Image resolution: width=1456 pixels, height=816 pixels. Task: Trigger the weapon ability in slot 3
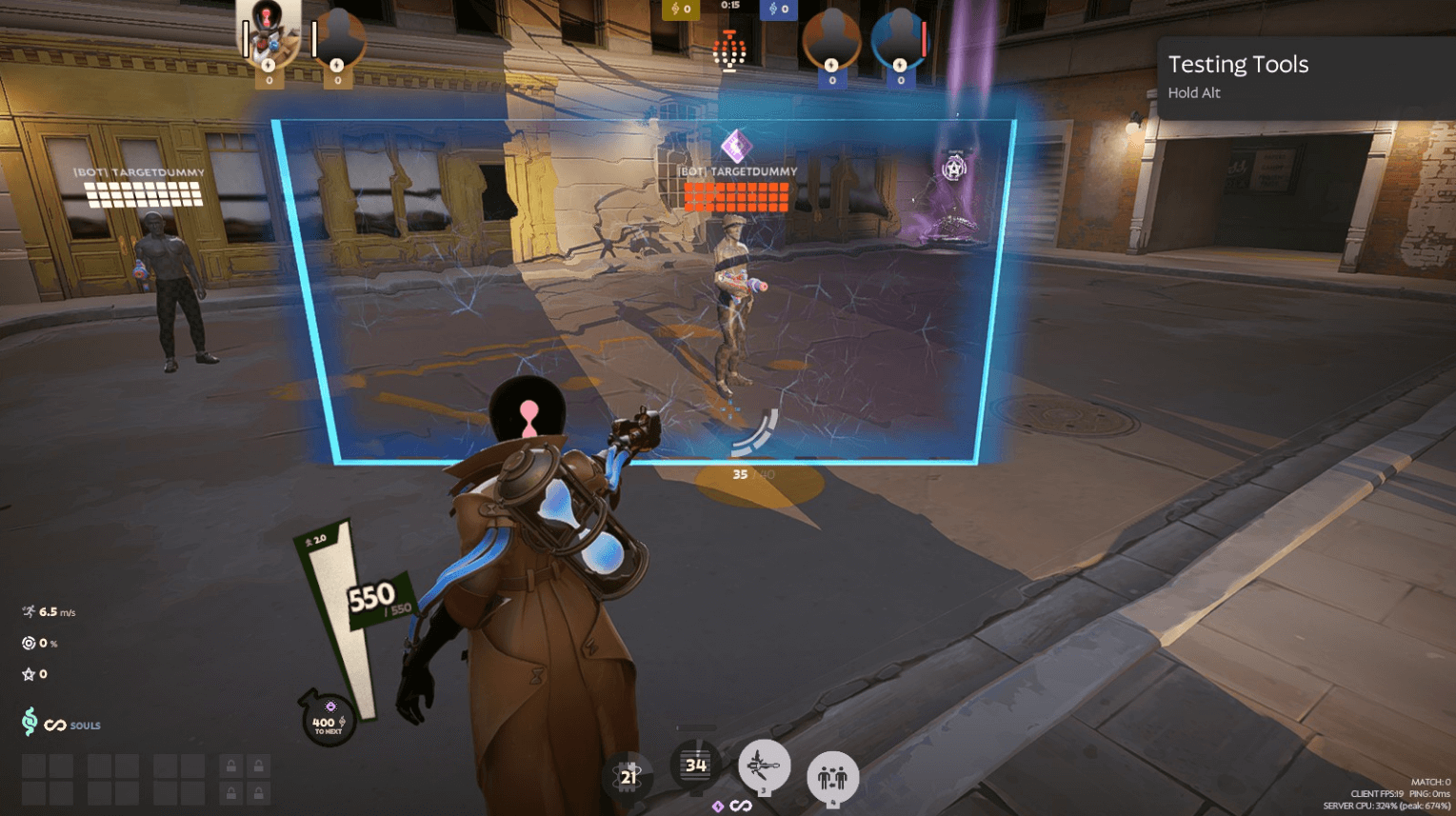pos(767,765)
